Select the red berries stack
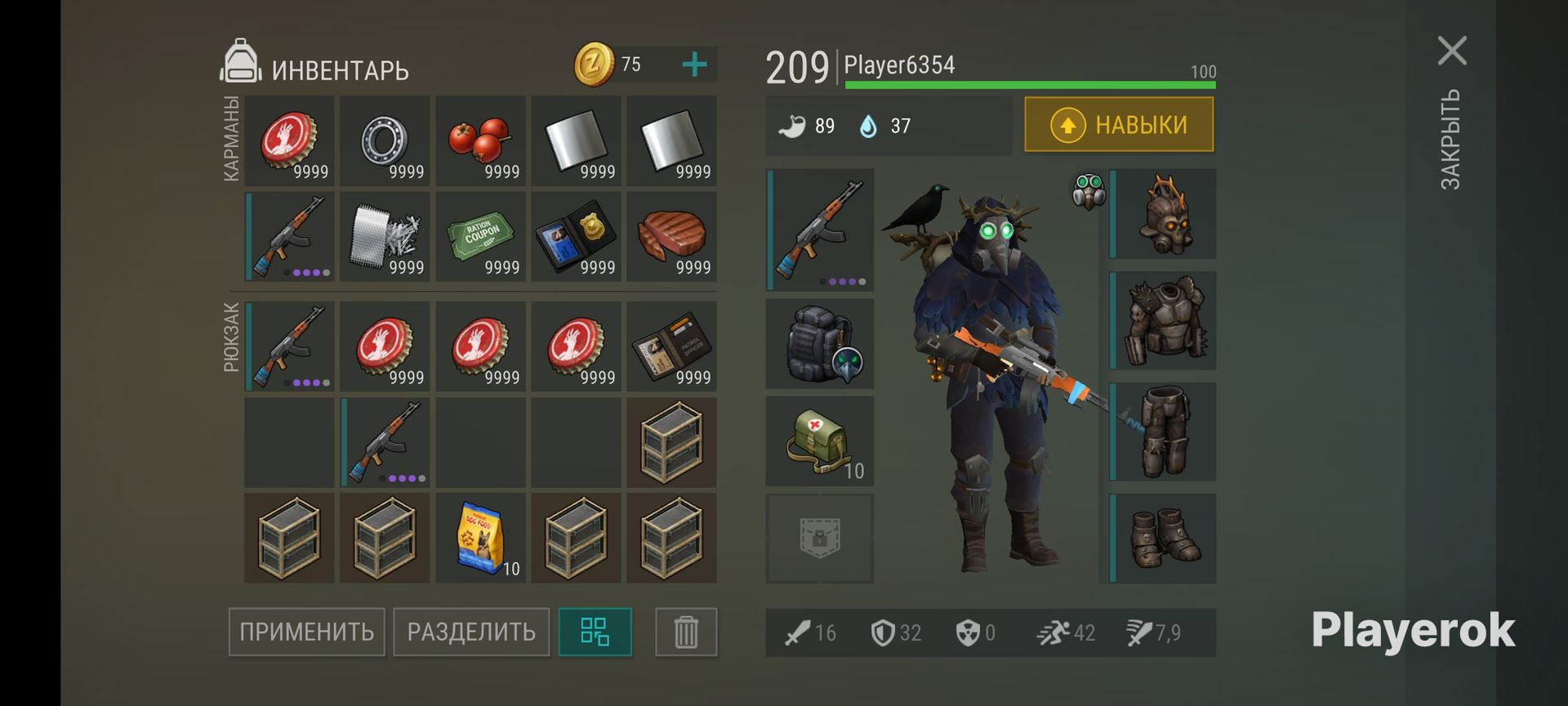The image size is (1568, 706). coord(480,141)
